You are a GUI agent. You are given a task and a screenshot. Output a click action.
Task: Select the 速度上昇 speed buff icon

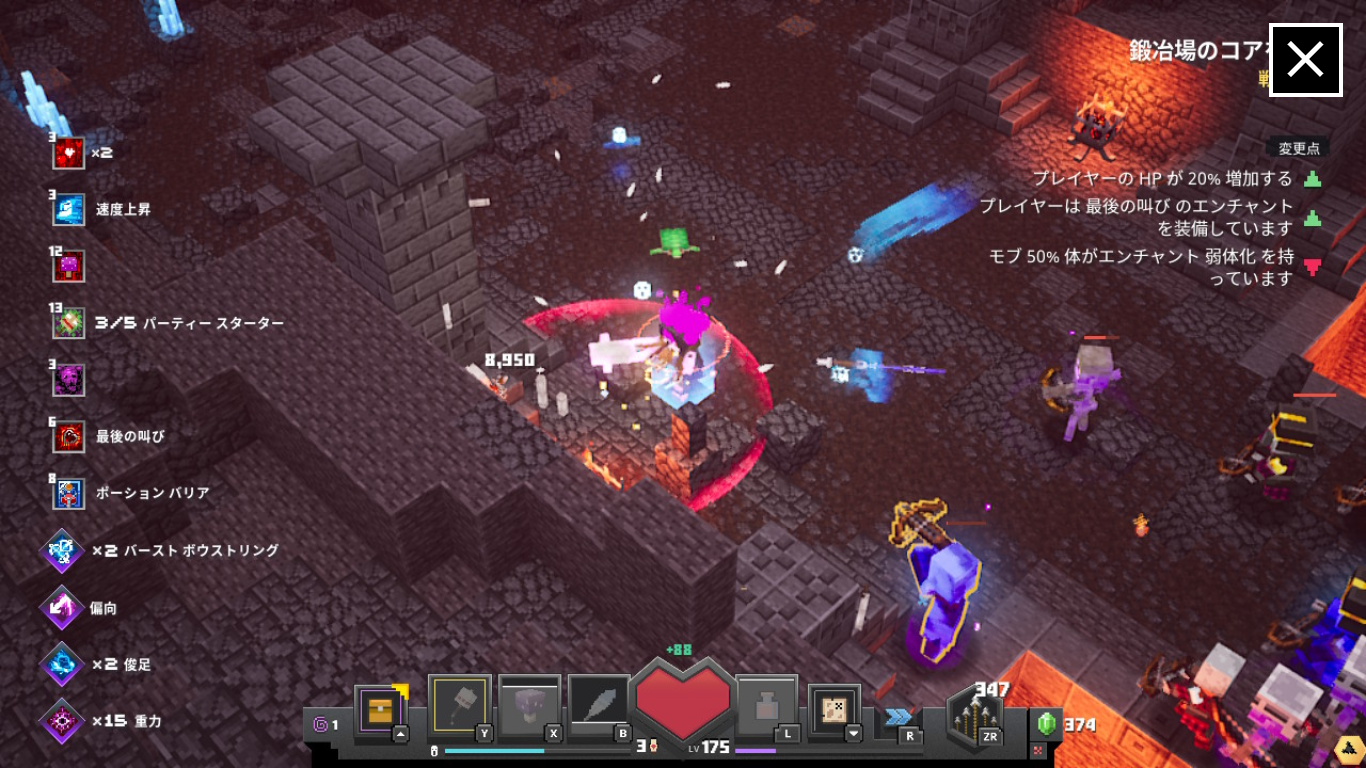[x=69, y=210]
